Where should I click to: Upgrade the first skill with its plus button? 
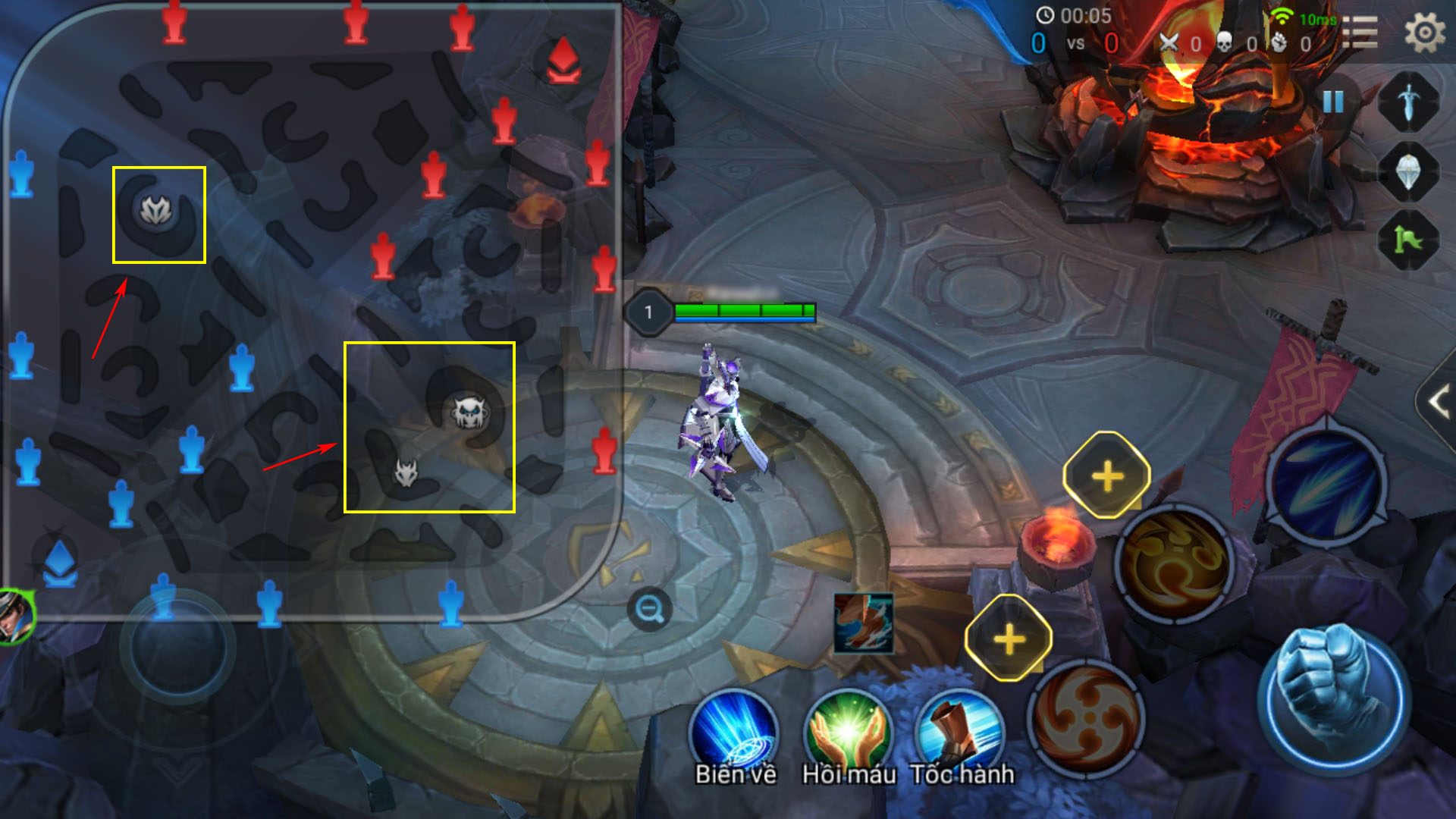[x=1009, y=639]
